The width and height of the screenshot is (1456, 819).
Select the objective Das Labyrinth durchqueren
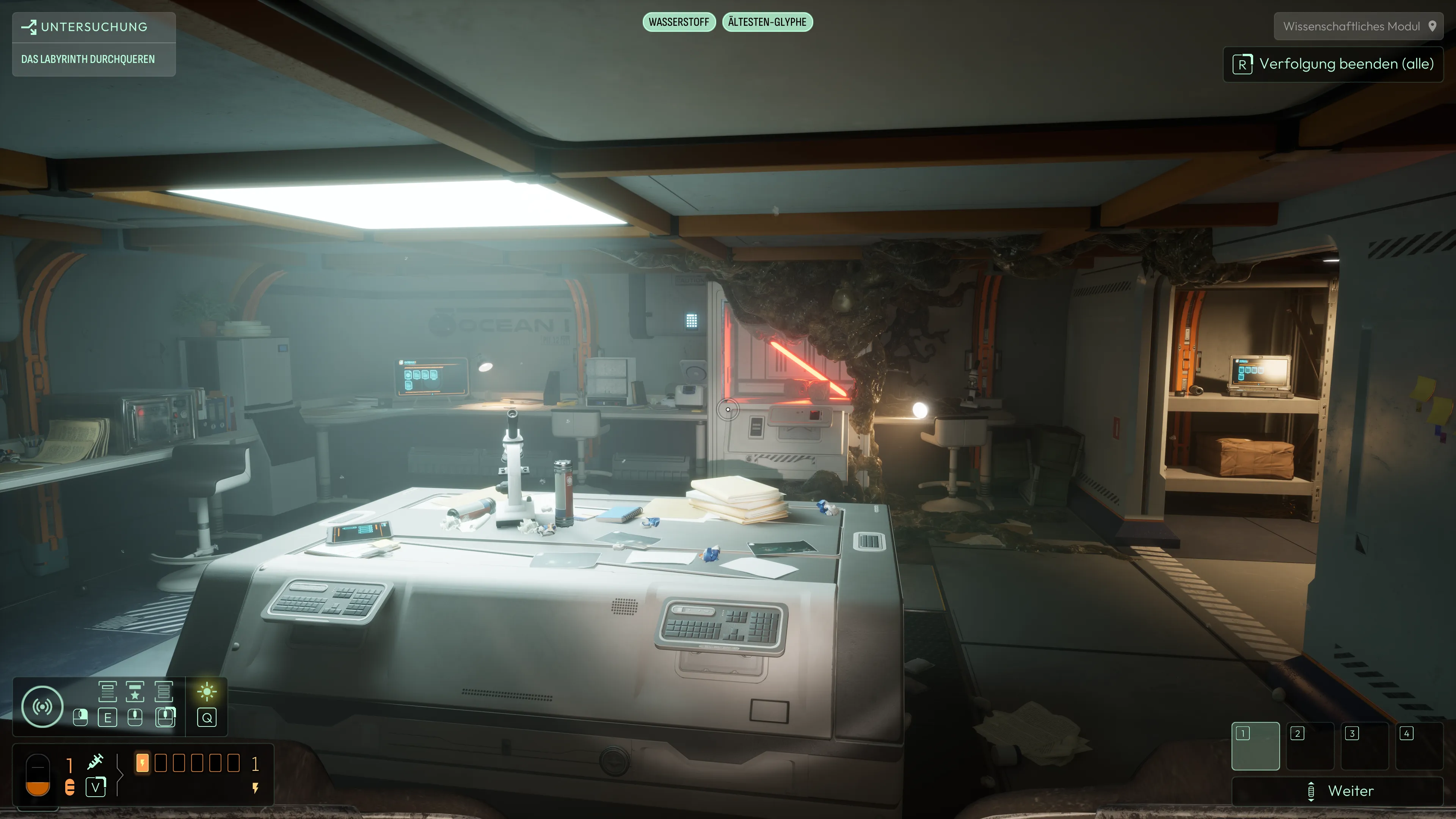point(88,60)
